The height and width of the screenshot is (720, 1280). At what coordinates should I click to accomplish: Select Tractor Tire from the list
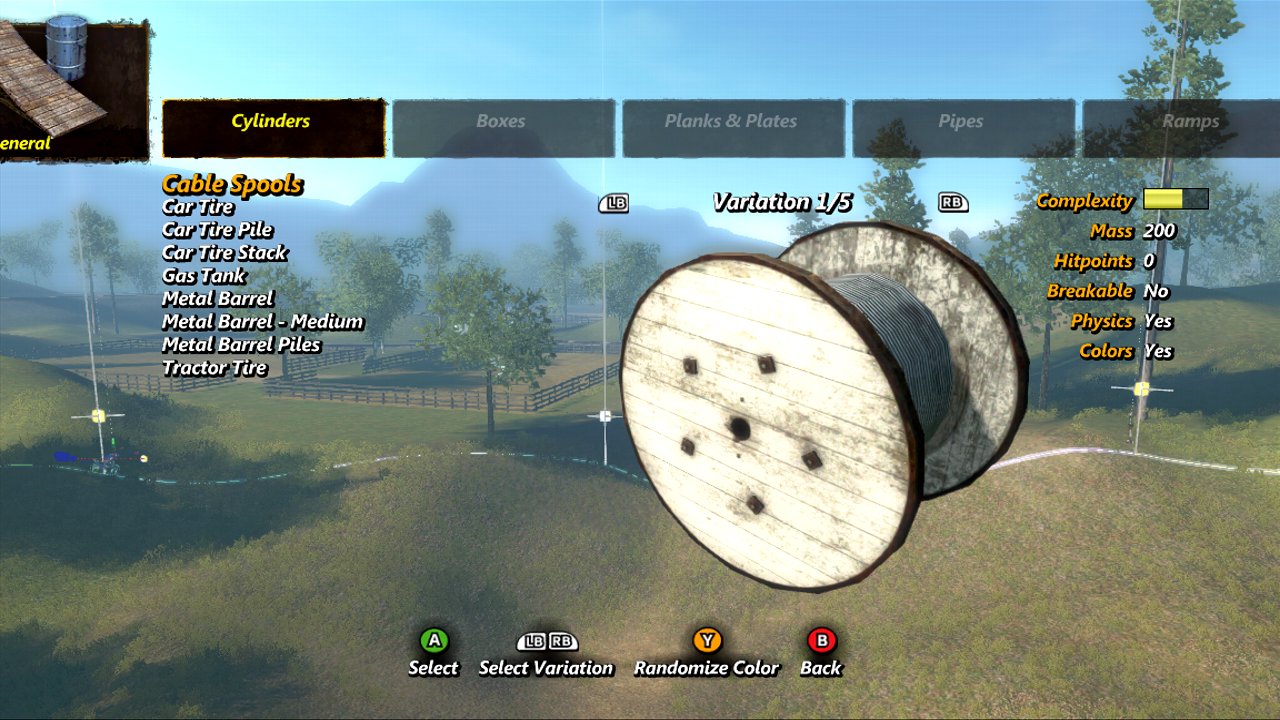(x=213, y=367)
